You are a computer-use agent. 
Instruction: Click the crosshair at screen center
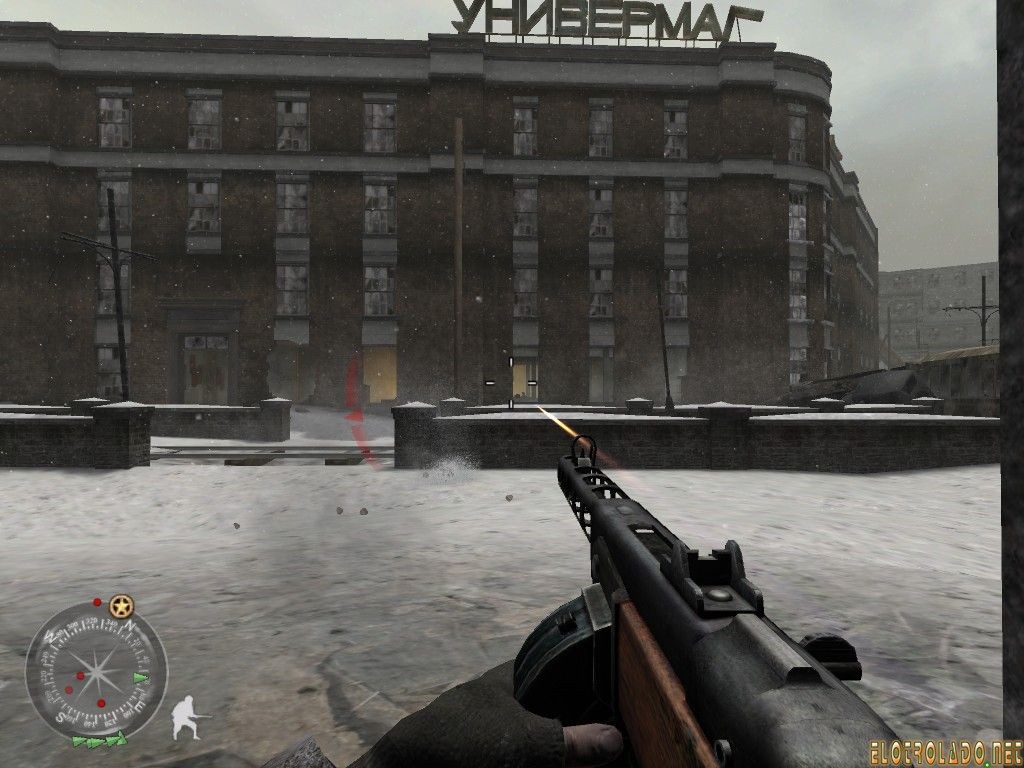(x=511, y=382)
